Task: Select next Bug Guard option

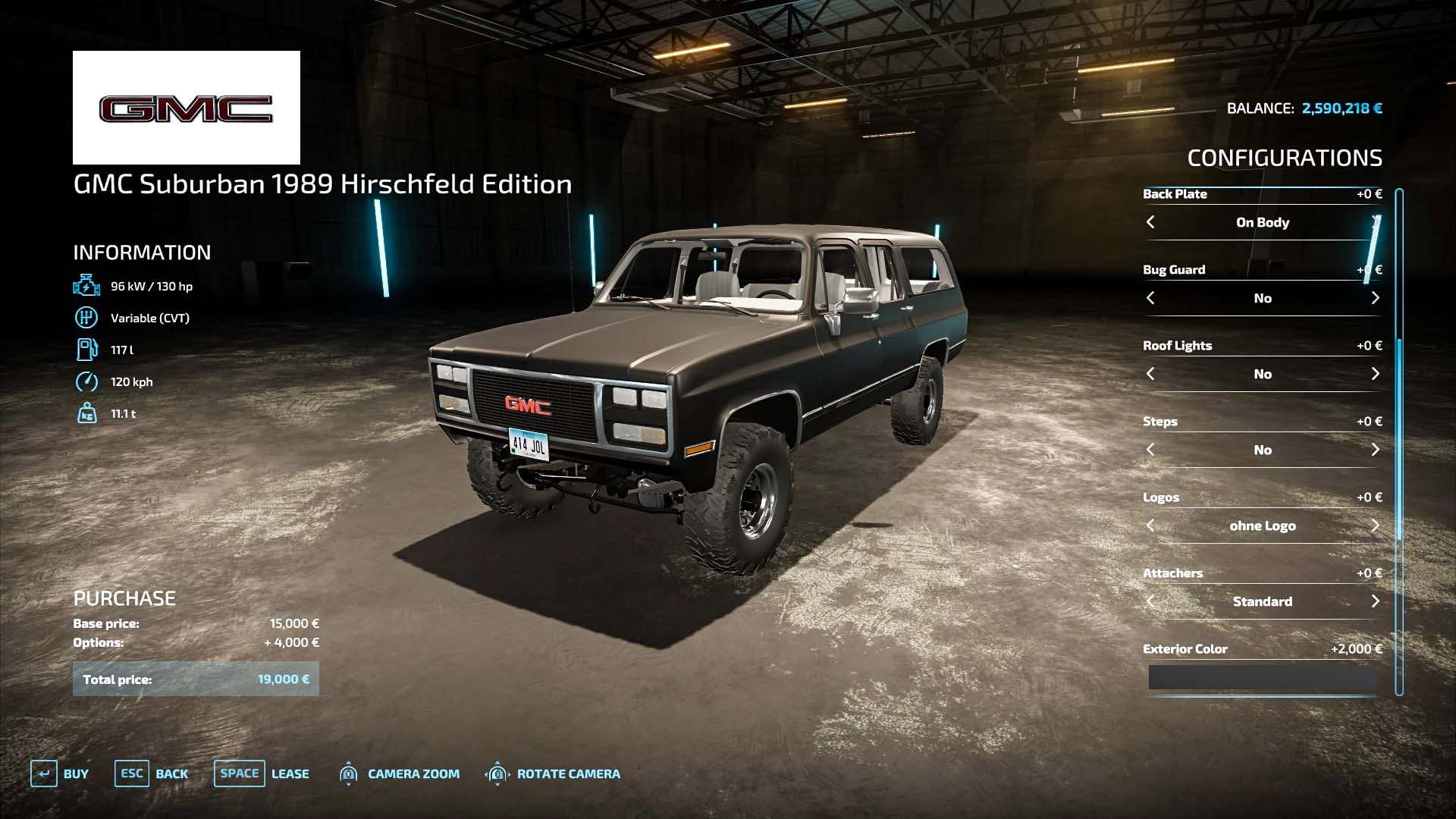Action: tap(1375, 298)
